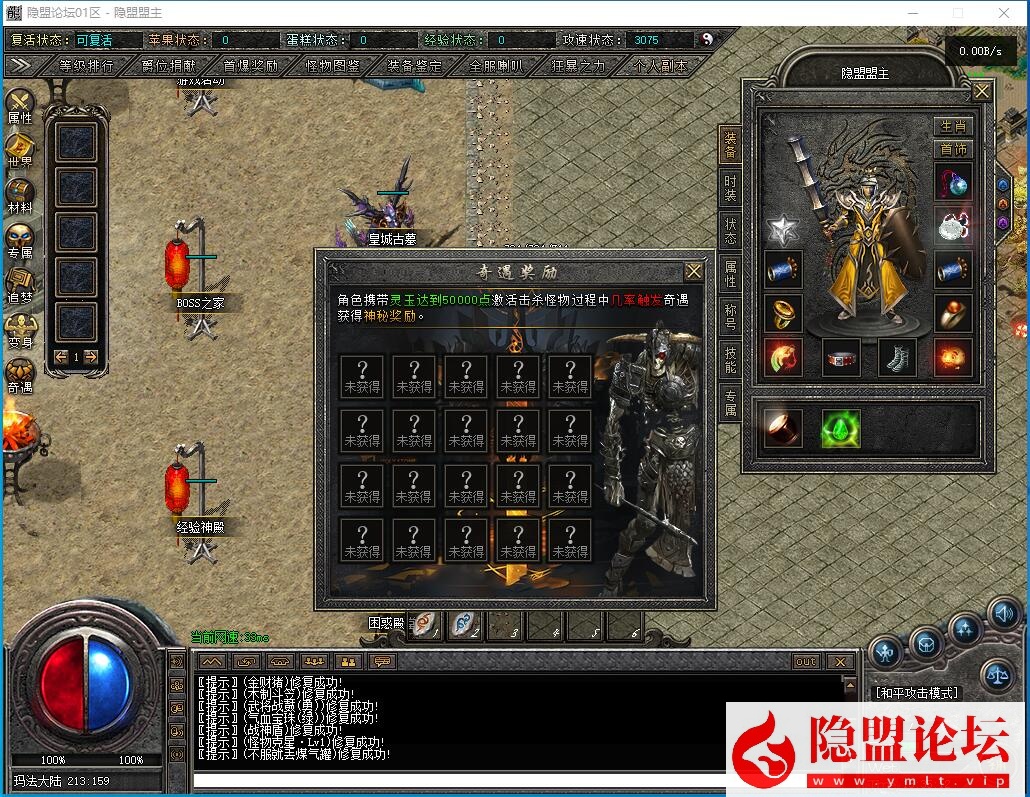Open the 首饰 jewelry button
Viewport: 1030px width, 797px height.
point(954,149)
